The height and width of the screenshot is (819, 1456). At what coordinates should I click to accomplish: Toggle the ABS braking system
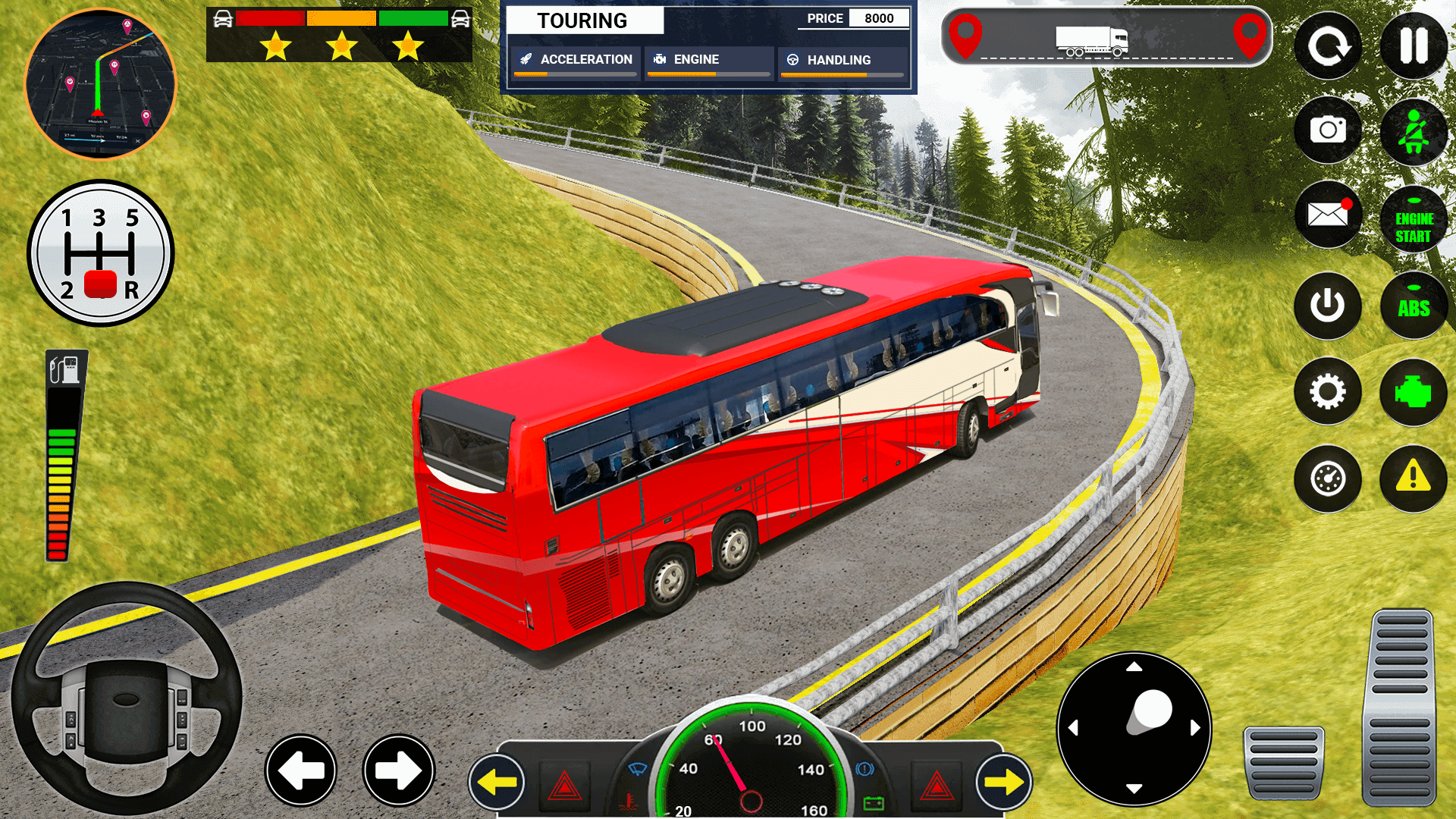pyautogui.click(x=1412, y=306)
